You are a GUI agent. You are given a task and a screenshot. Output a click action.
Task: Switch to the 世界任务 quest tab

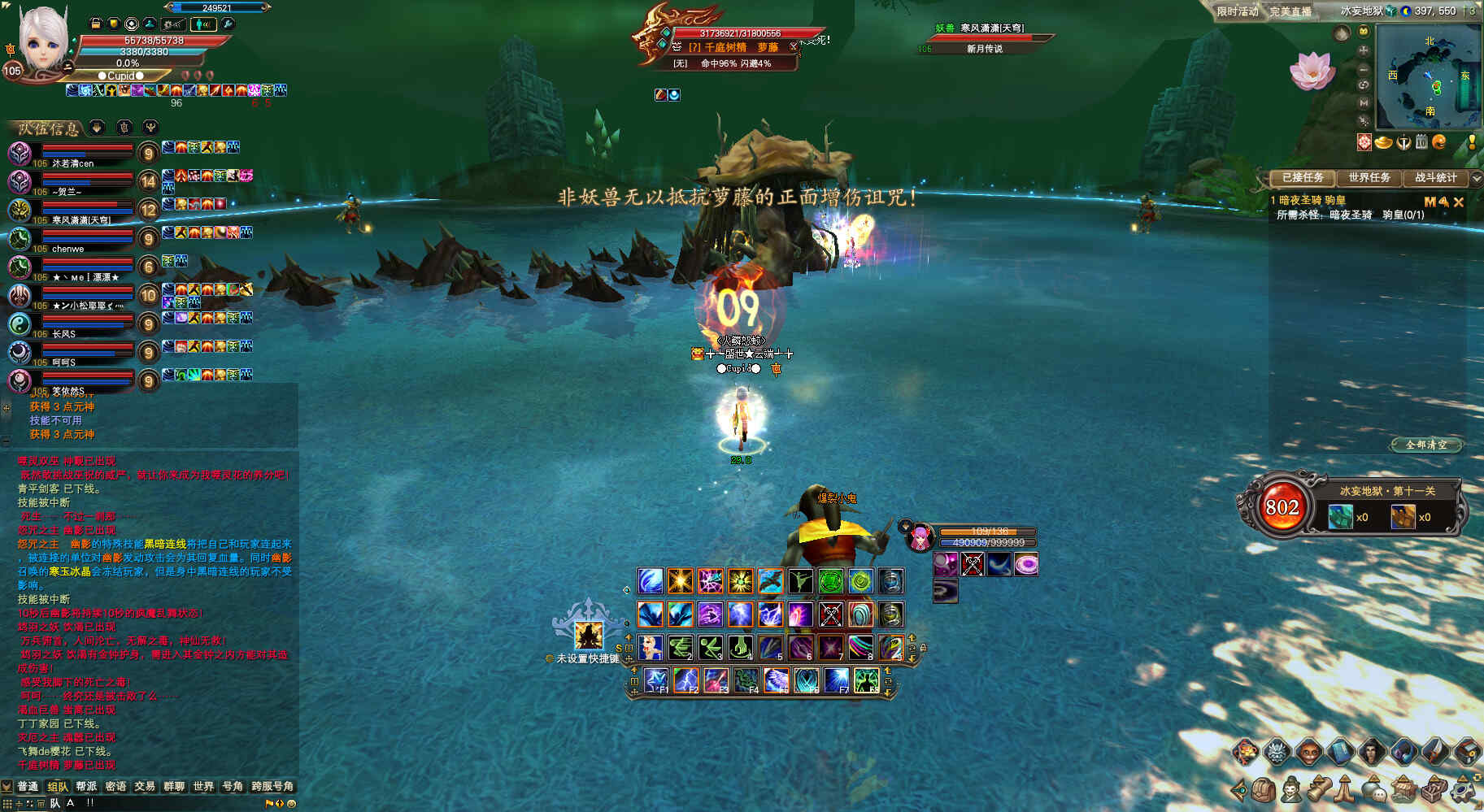coord(1369,177)
